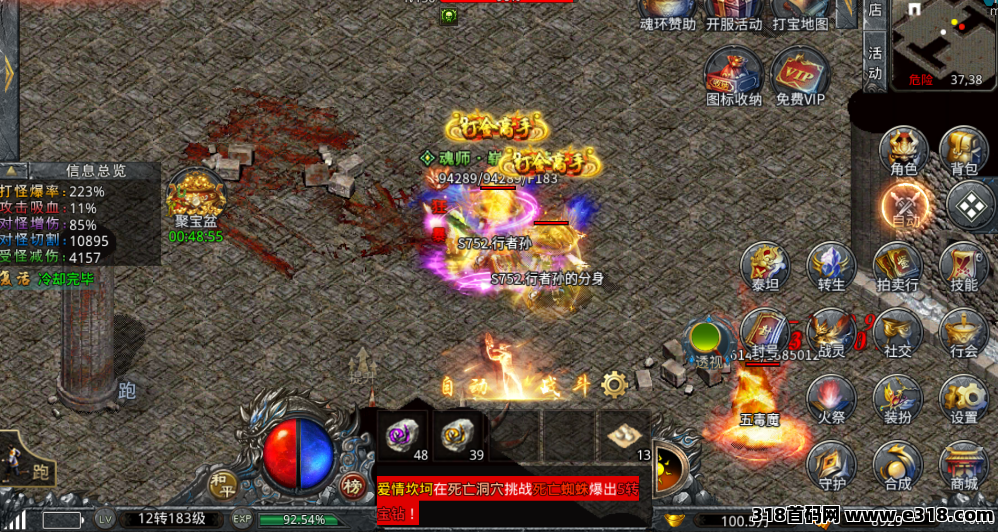Viewport: 998px width, 532px height.
Task: Open the 行会 guild panel
Action: pos(964,333)
